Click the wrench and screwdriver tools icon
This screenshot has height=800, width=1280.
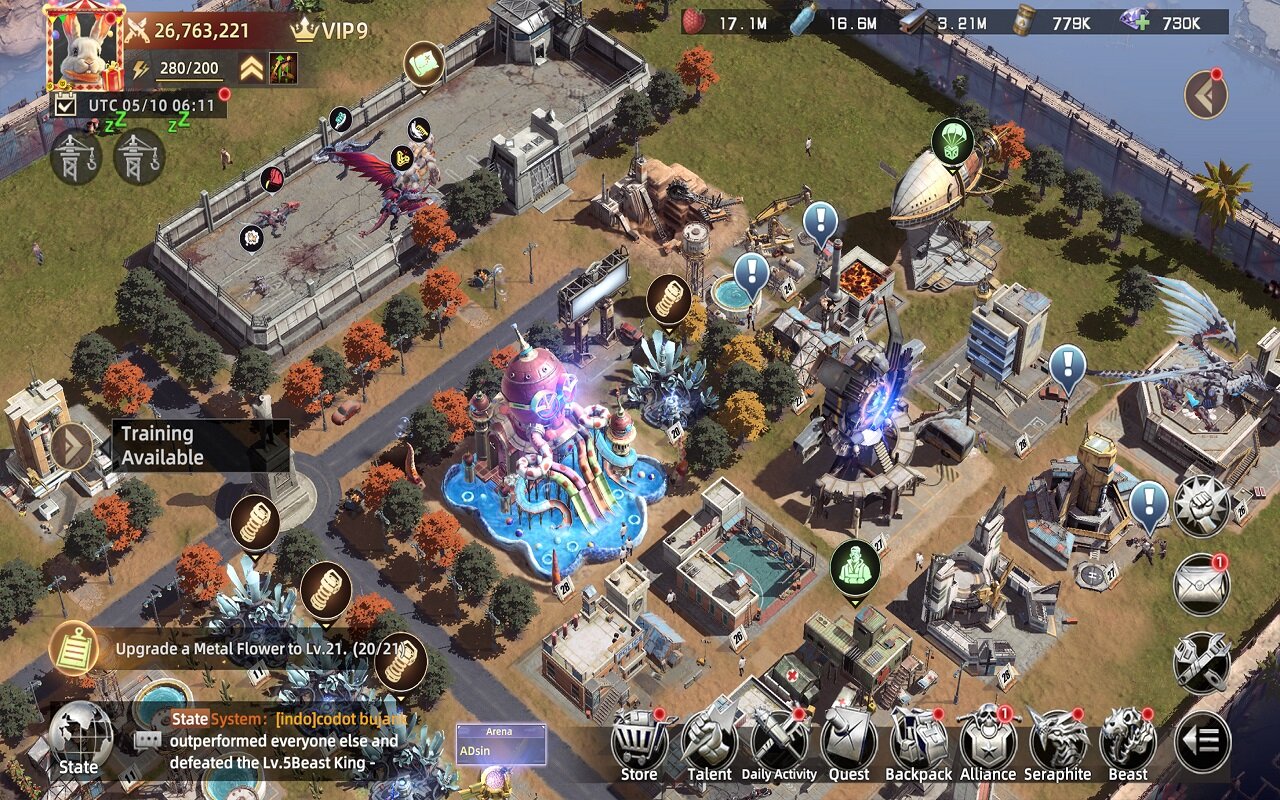click(x=1201, y=662)
